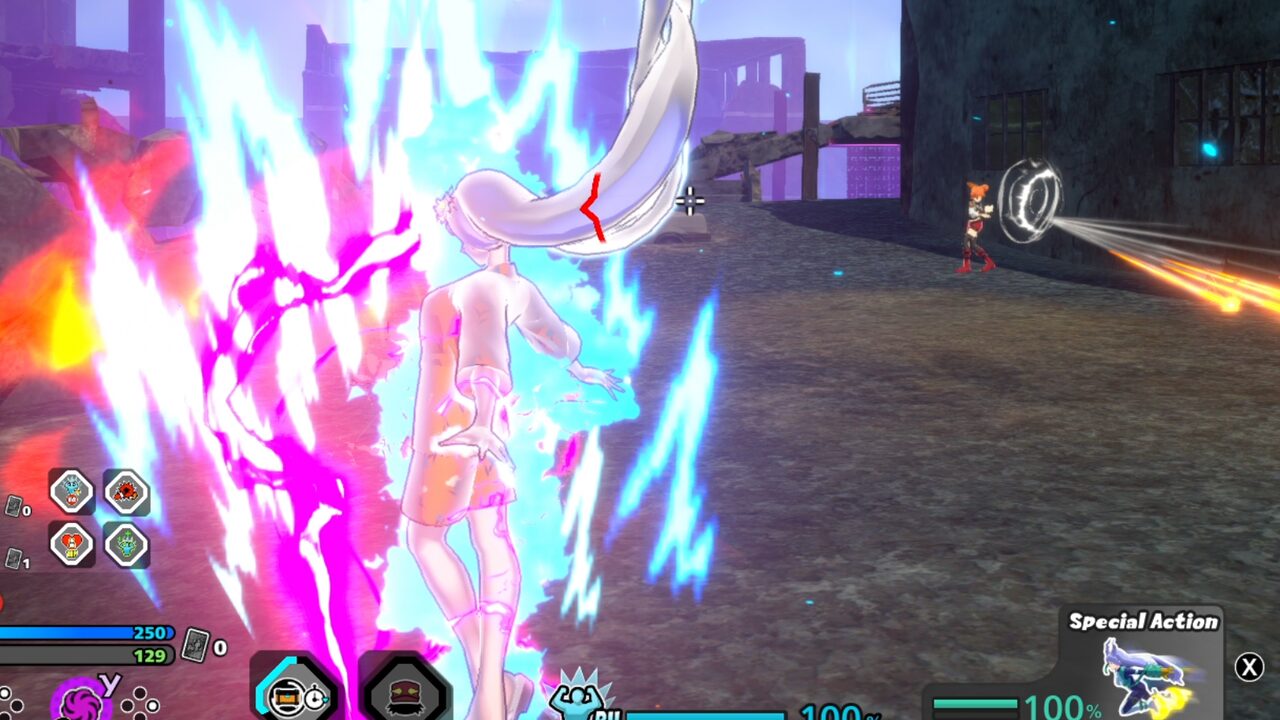
Task: Select the red spiked creature status icon
Action: 126,491
